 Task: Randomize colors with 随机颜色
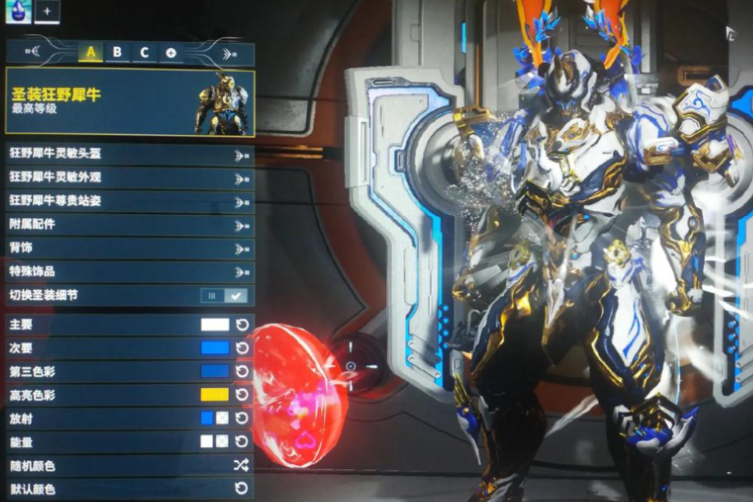pyautogui.click(x=240, y=465)
